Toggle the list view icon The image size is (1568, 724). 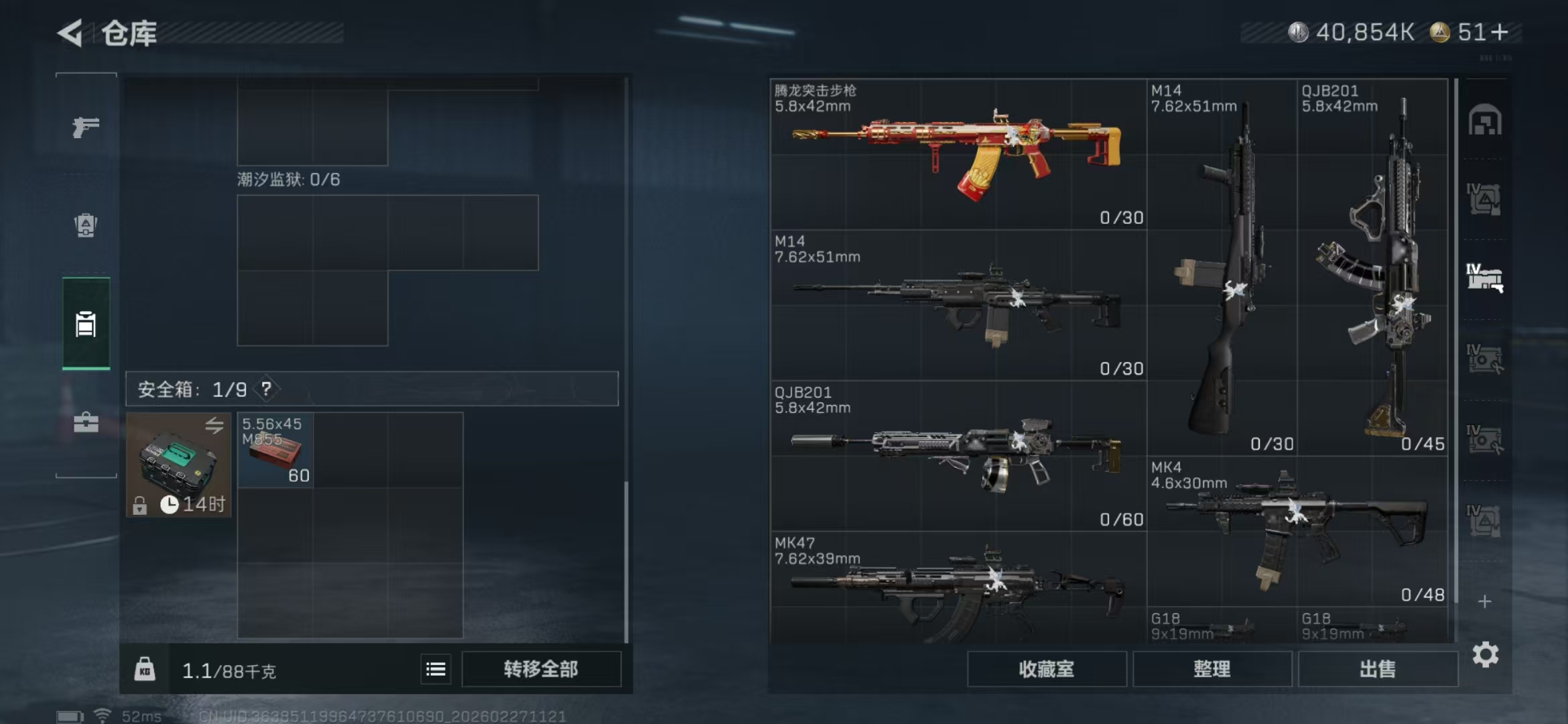[x=436, y=669]
